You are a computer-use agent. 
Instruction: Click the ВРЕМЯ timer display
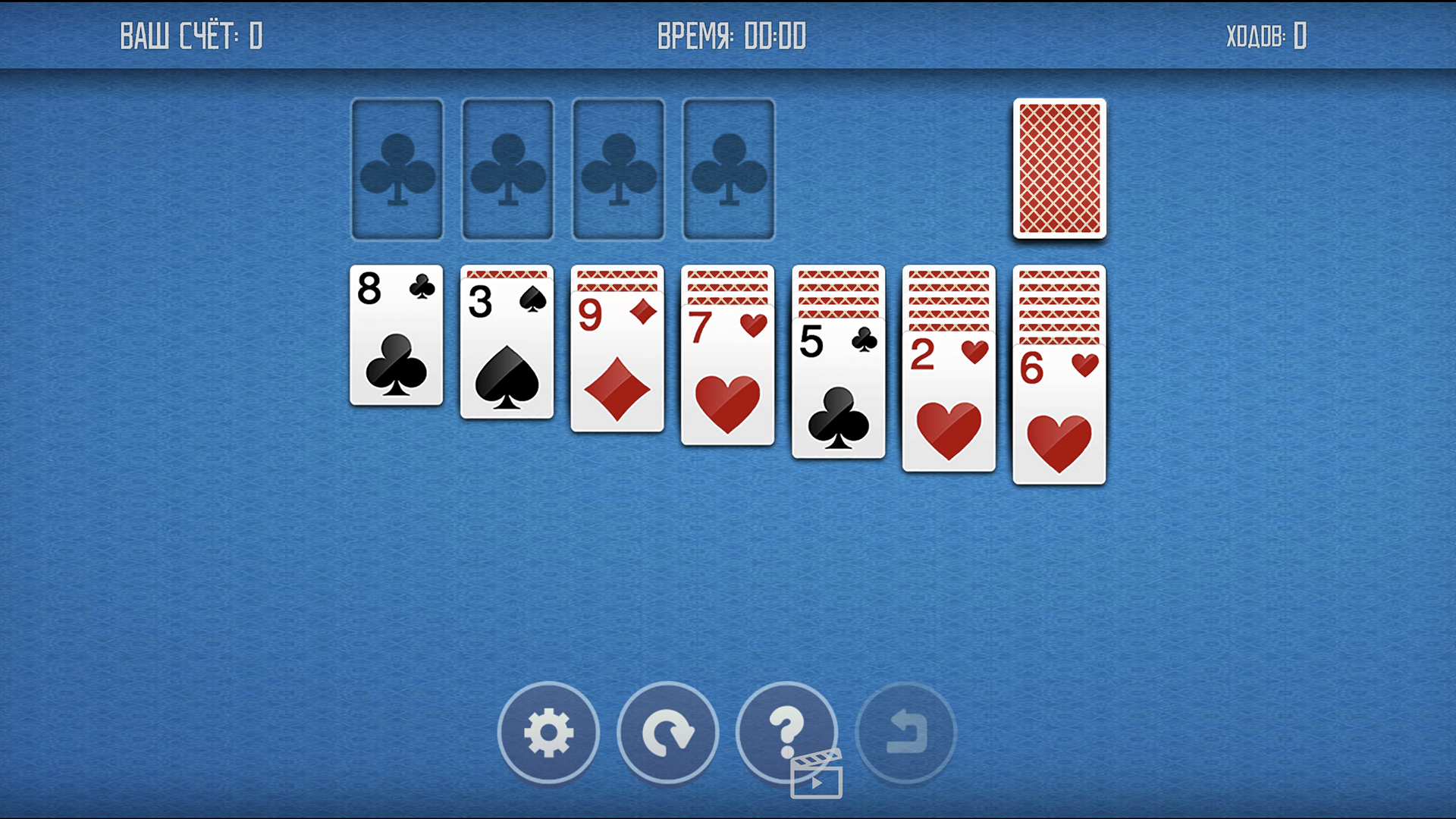point(730,35)
